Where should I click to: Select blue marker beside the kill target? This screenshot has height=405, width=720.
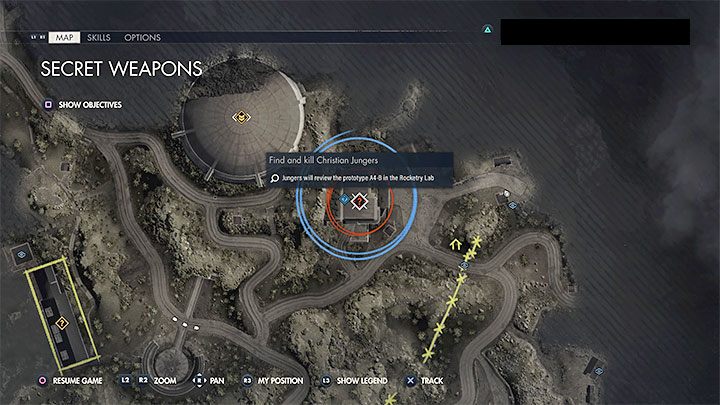(344, 199)
